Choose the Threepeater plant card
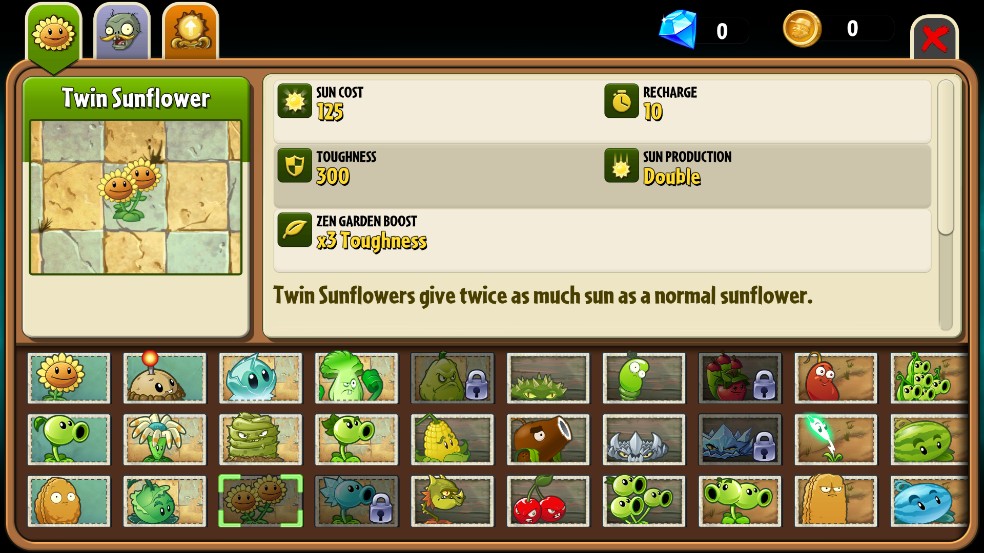The image size is (984, 553). coord(644,501)
